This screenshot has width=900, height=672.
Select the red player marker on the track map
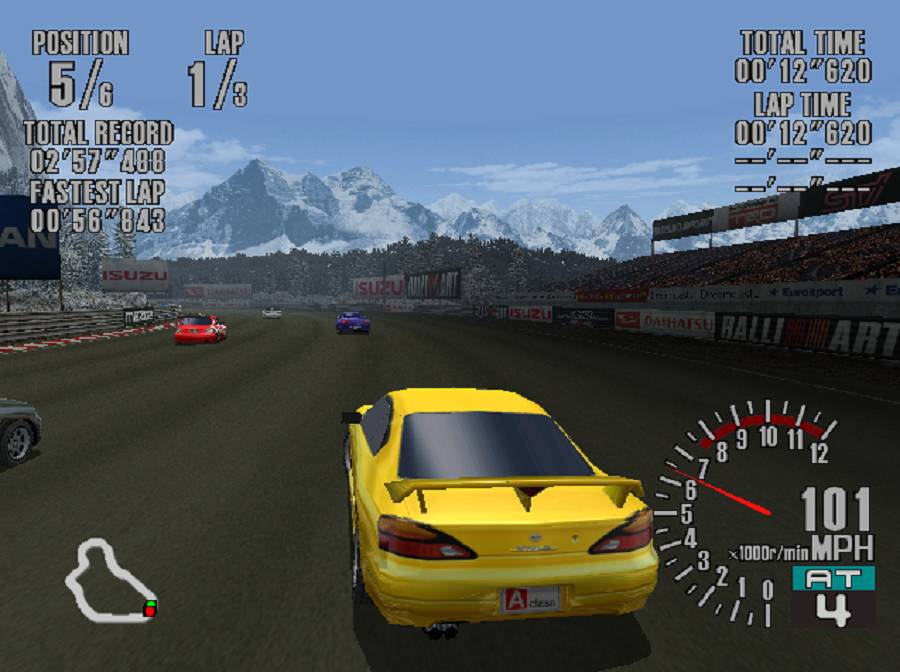[150, 609]
